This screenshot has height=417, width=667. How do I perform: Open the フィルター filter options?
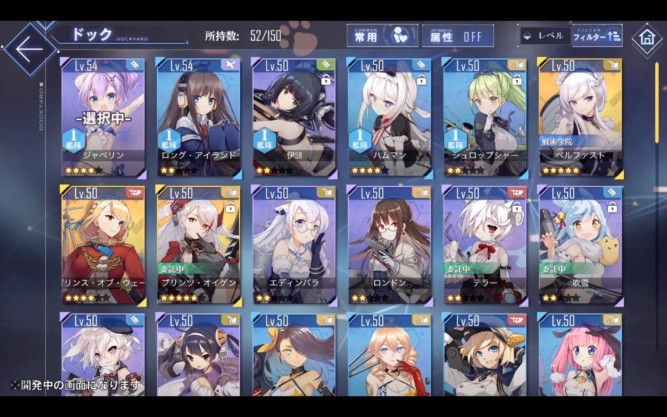tap(596, 36)
